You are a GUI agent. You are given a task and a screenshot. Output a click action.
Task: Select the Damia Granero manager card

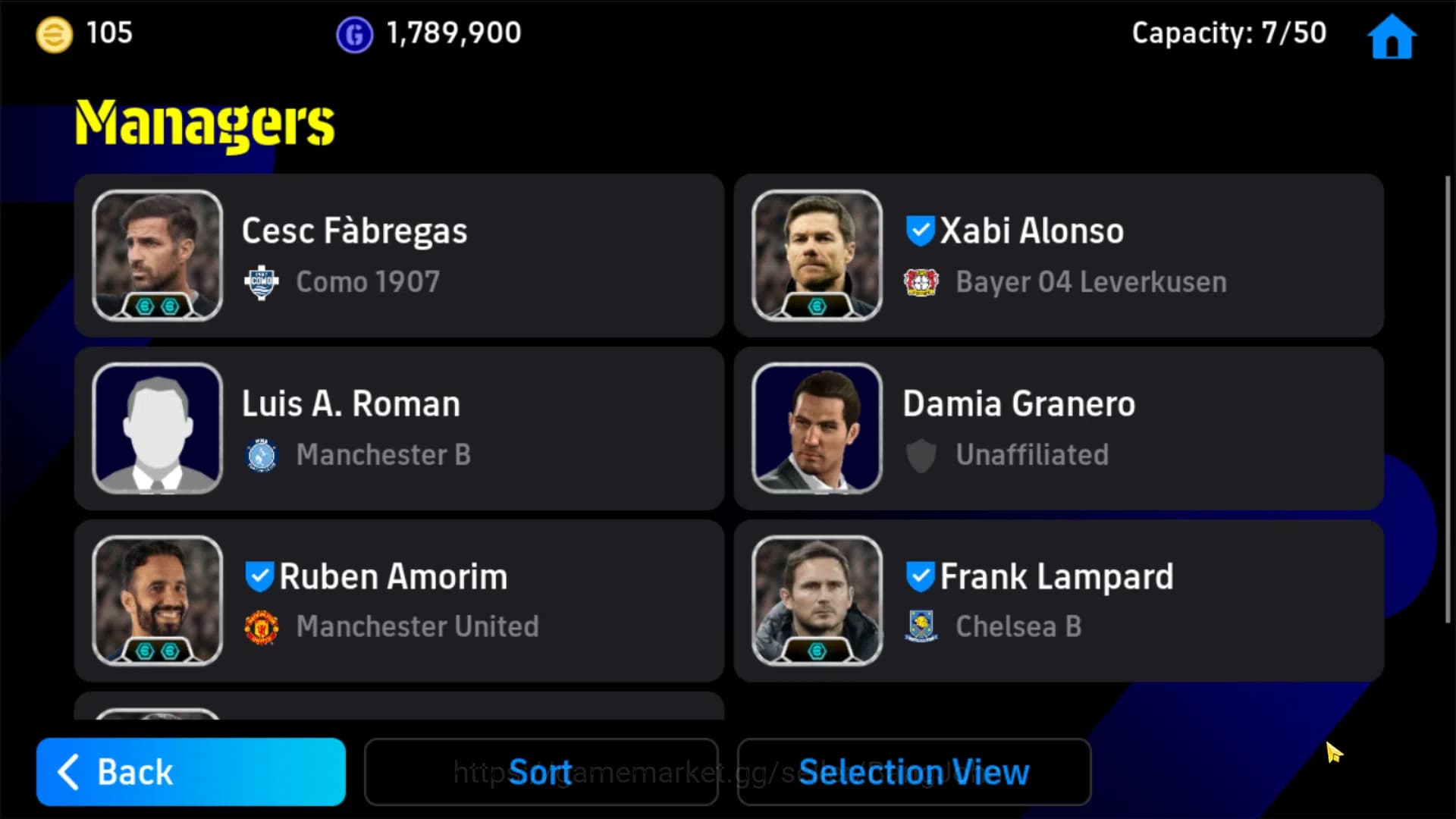1059,428
